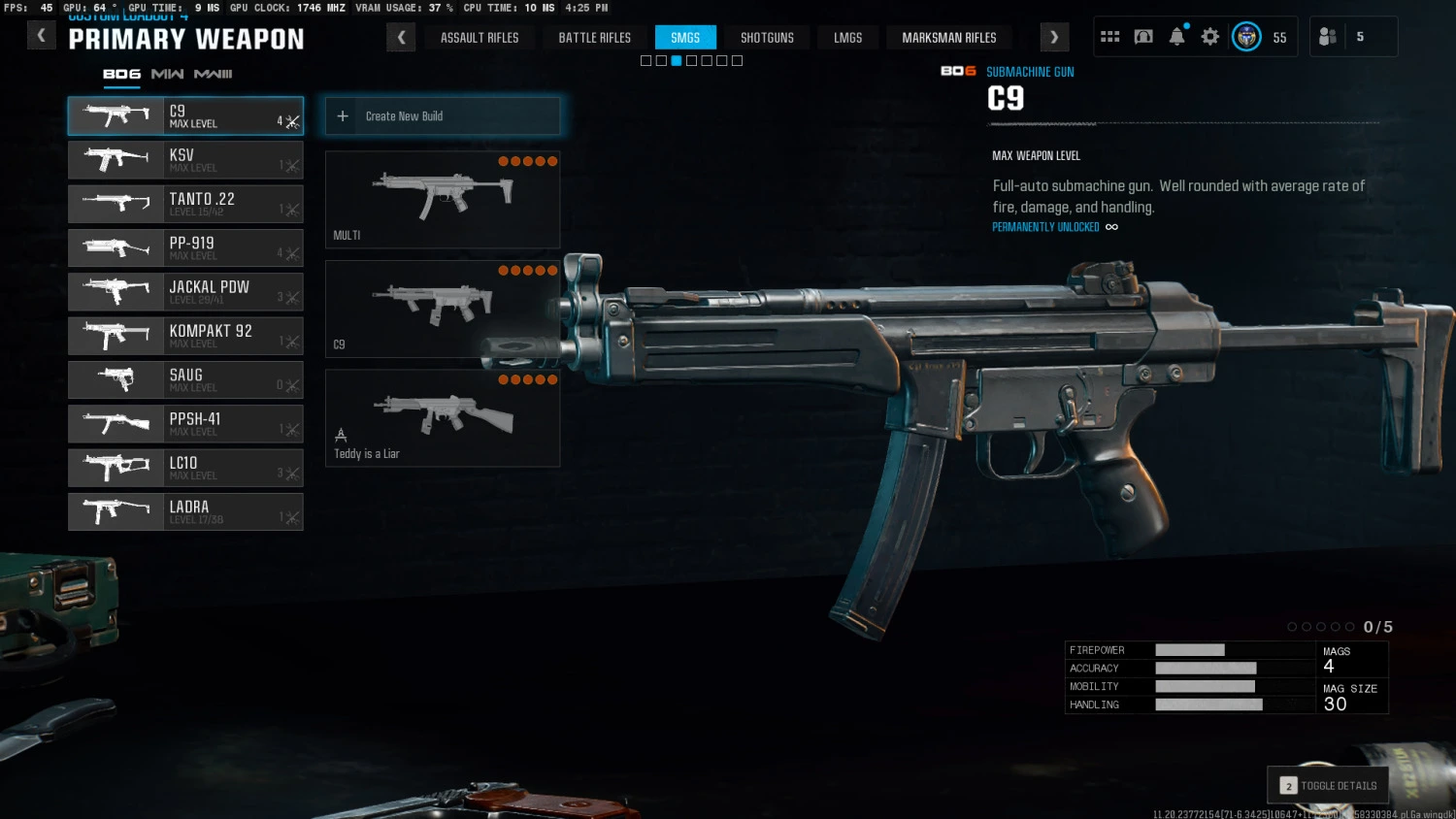
Task: Select the Saug weapon entry
Action: [x=185, y=380]
